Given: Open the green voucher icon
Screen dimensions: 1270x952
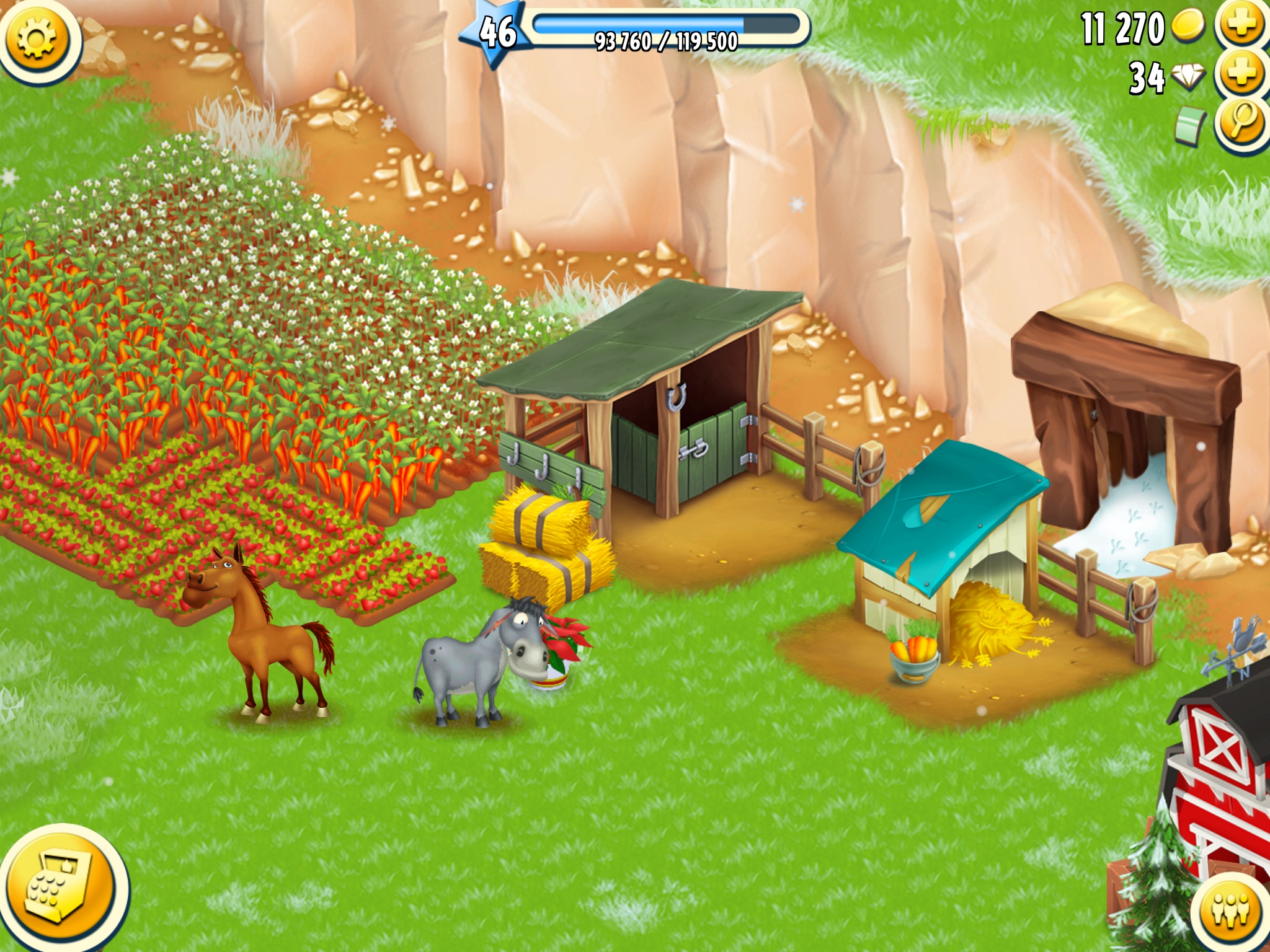Looking at the screenshot, I should [x=1189, y=125].
